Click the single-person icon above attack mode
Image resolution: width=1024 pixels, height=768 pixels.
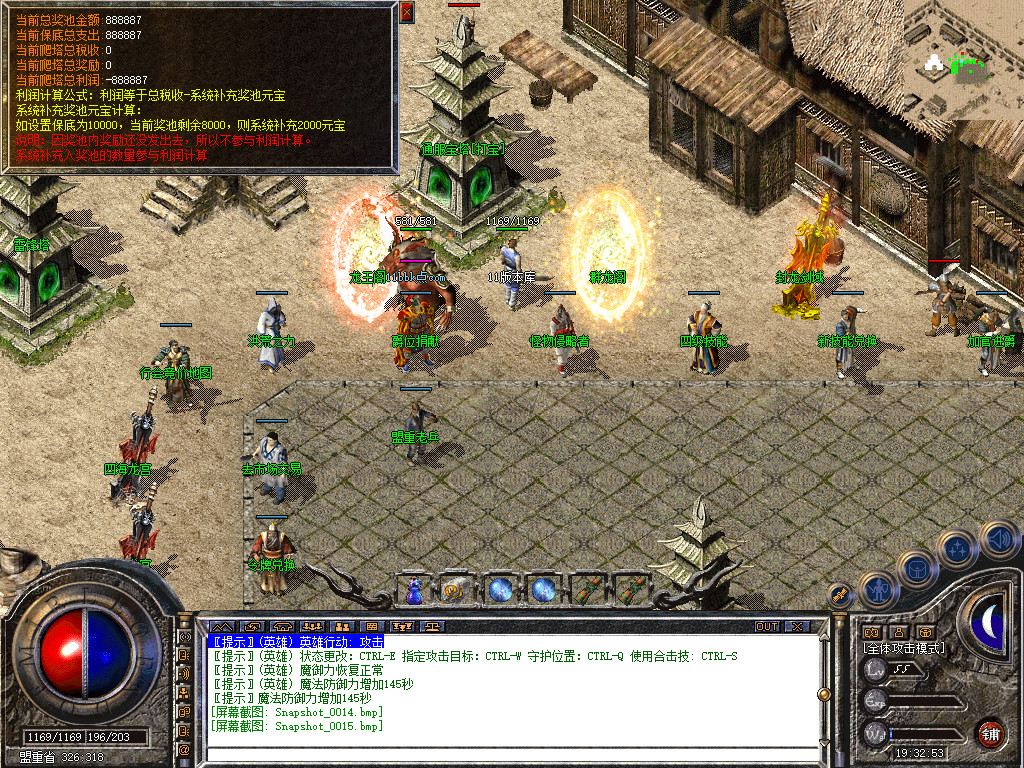click(x=899, y=632)
